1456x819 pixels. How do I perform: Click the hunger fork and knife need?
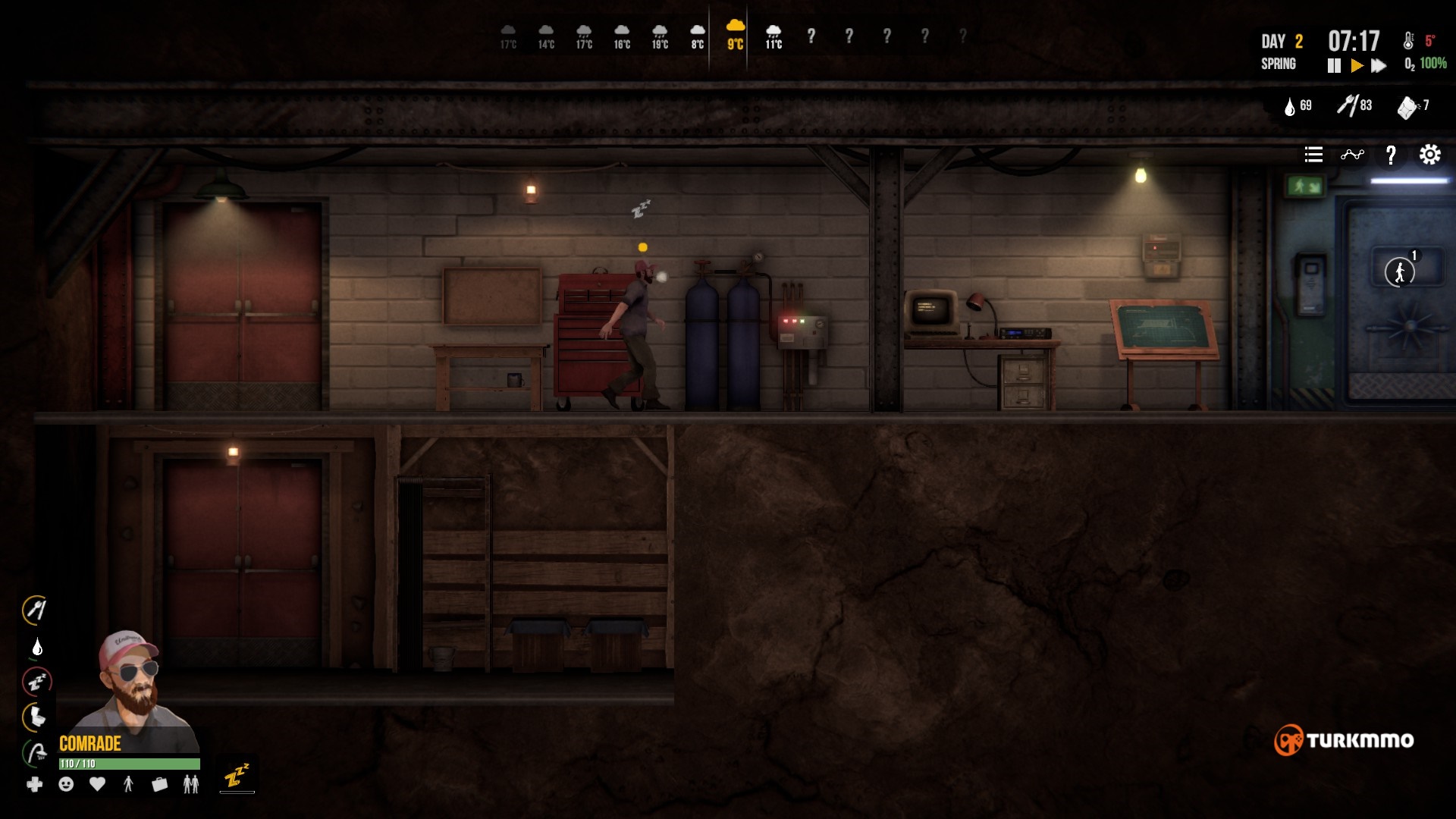[35, 610]
